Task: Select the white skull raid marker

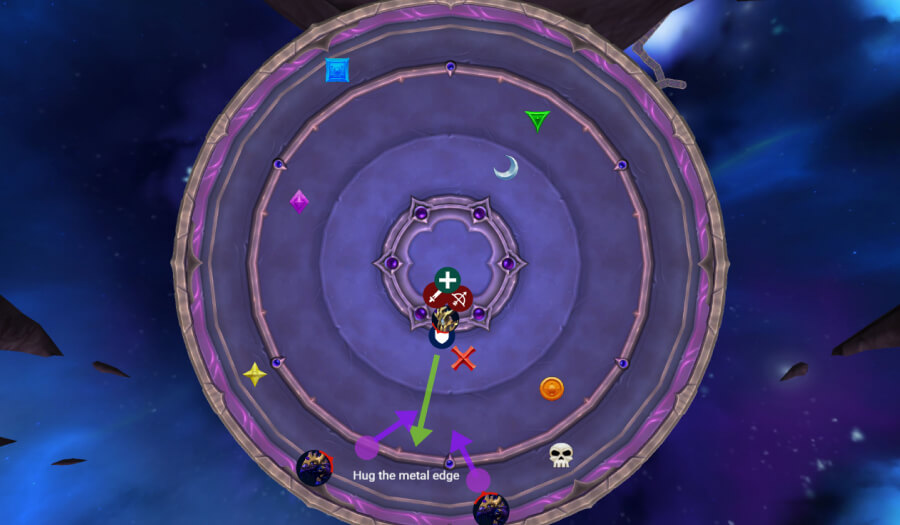Action: point(561,456)
